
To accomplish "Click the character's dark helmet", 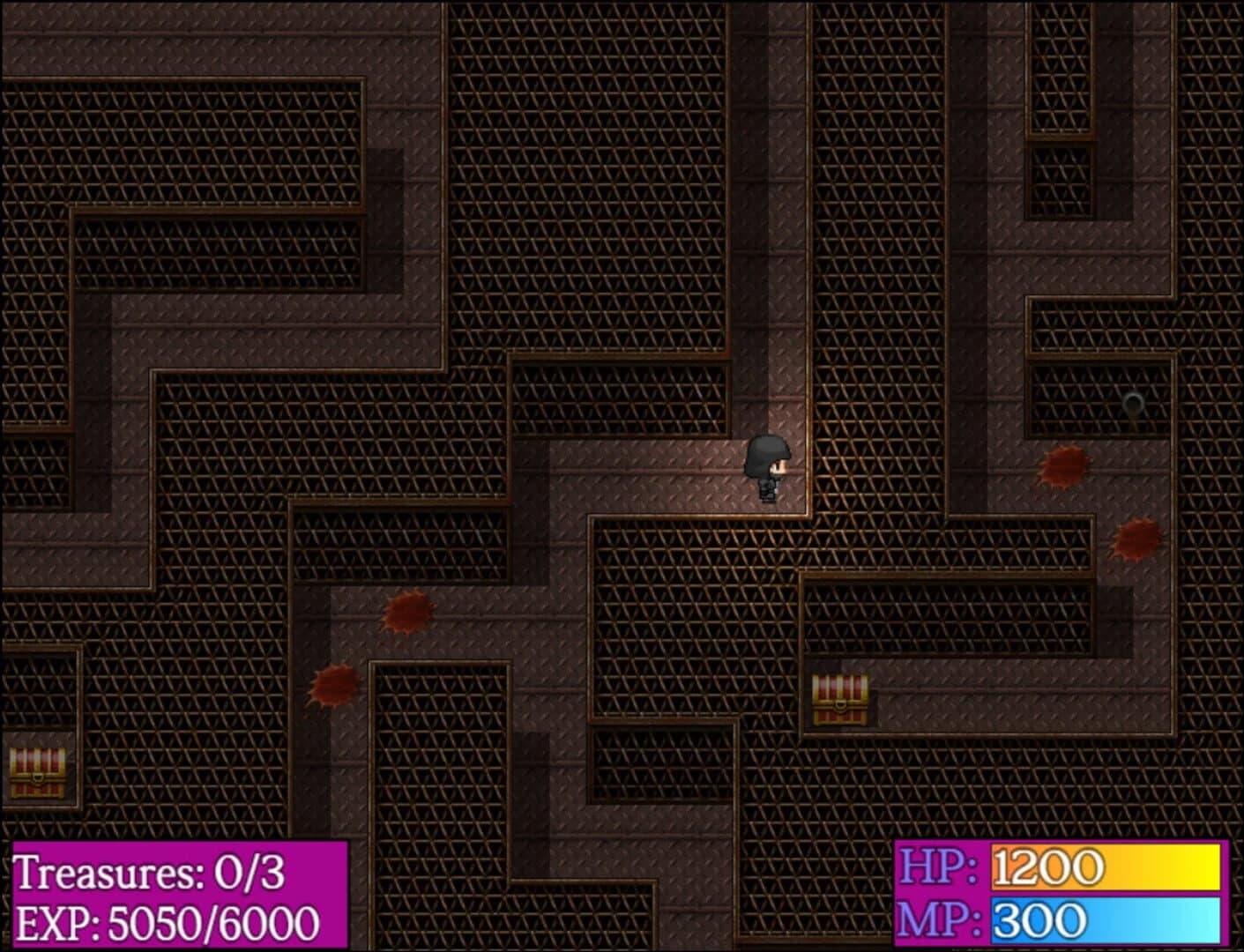I will tap(766, 452).
